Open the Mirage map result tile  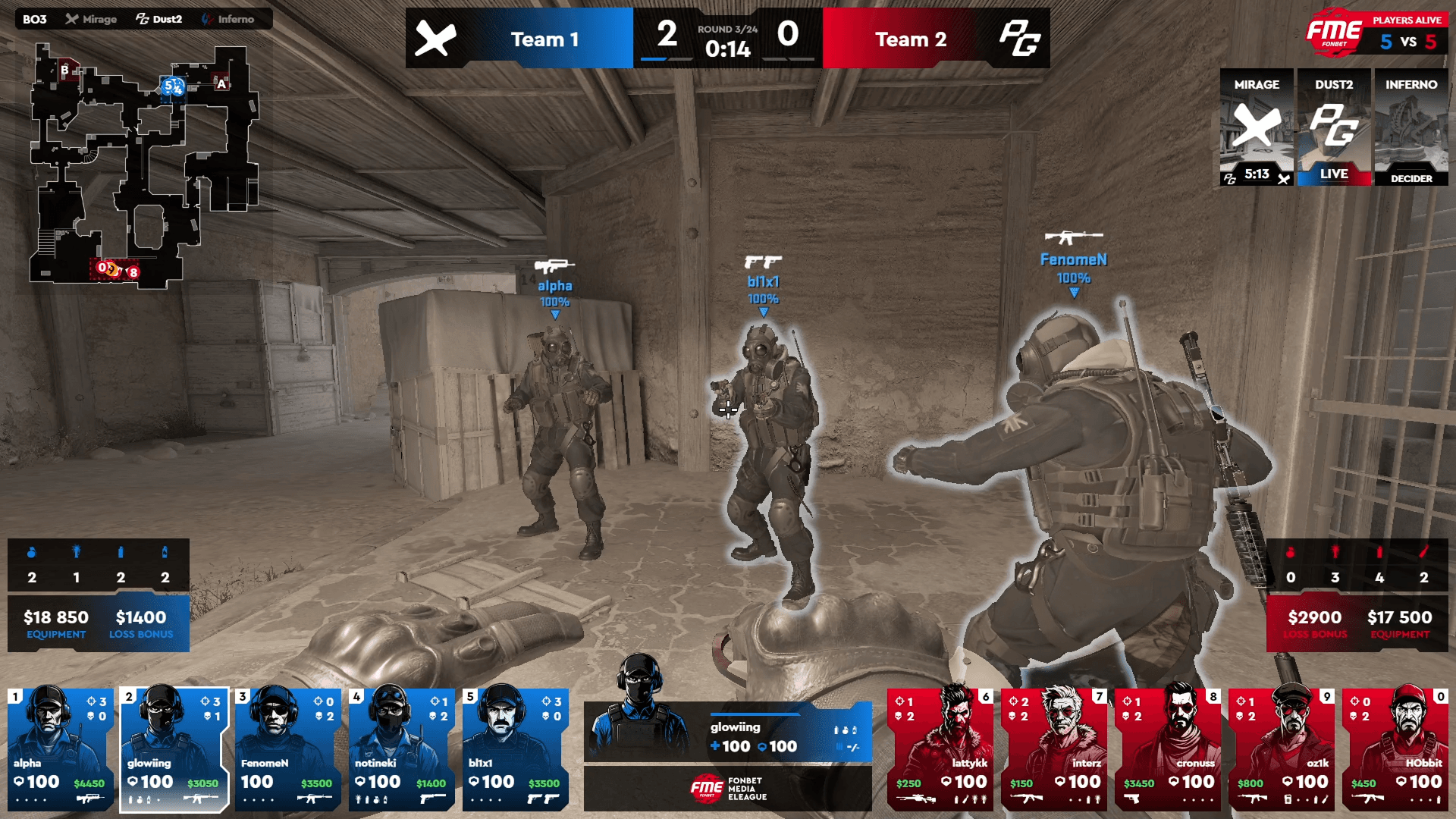1257,127
